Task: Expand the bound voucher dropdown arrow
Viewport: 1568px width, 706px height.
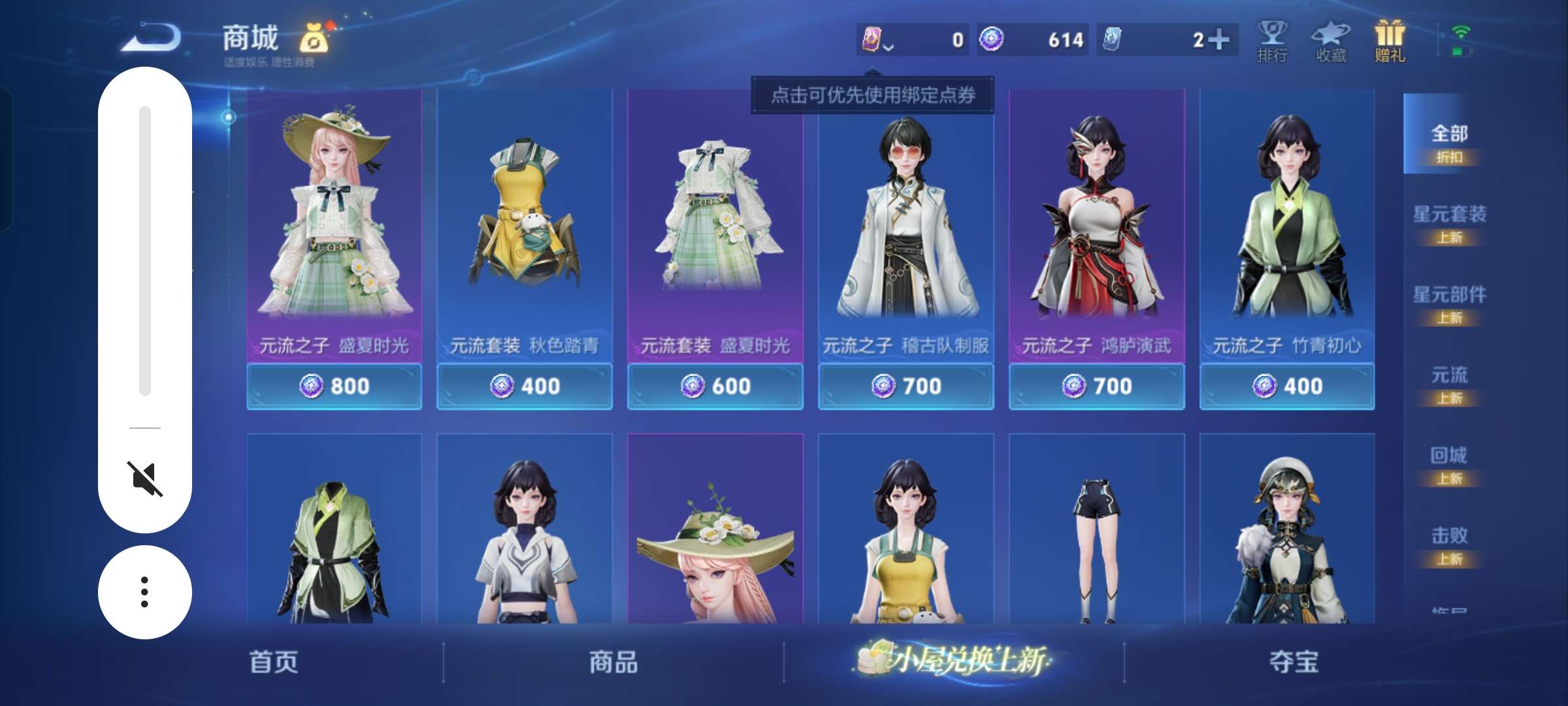Action: click(x=889, y=47)
